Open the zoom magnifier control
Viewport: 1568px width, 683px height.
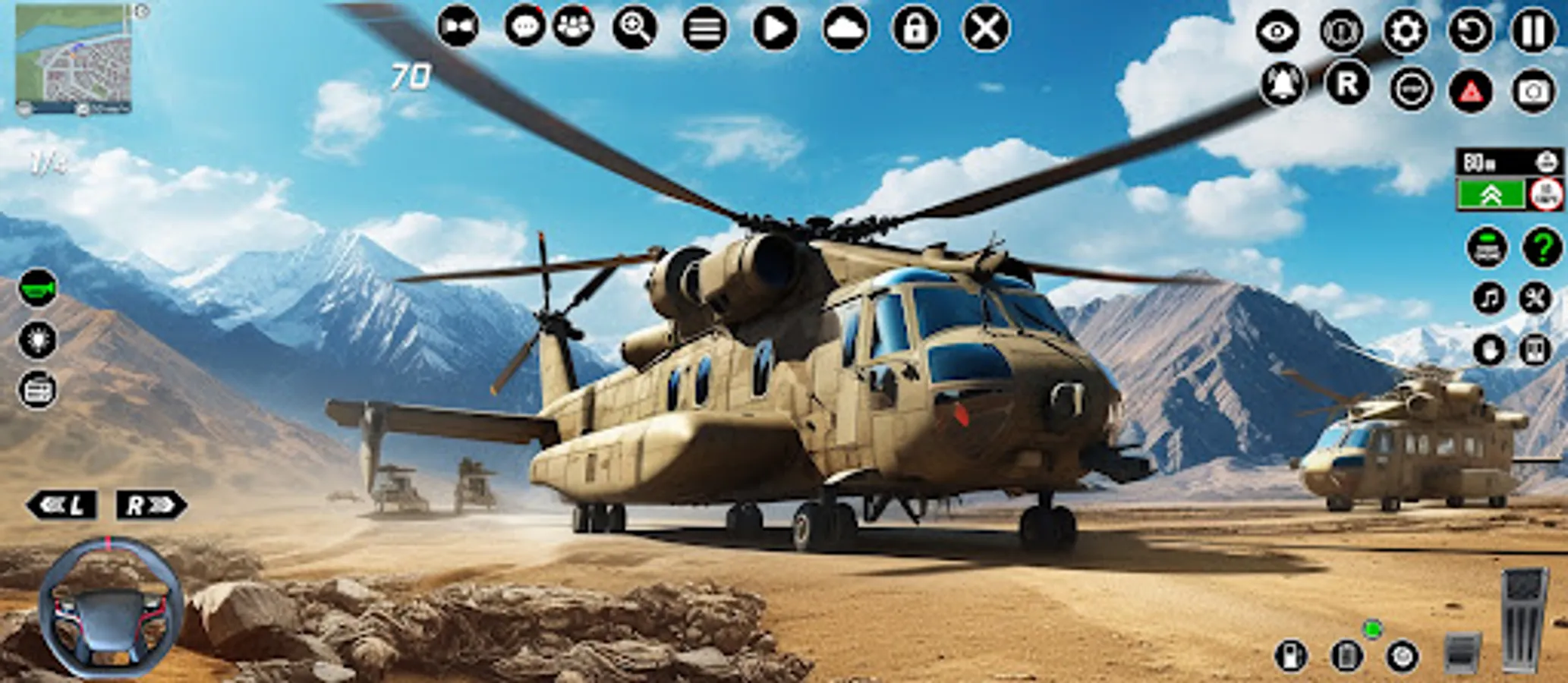[638, 28]
